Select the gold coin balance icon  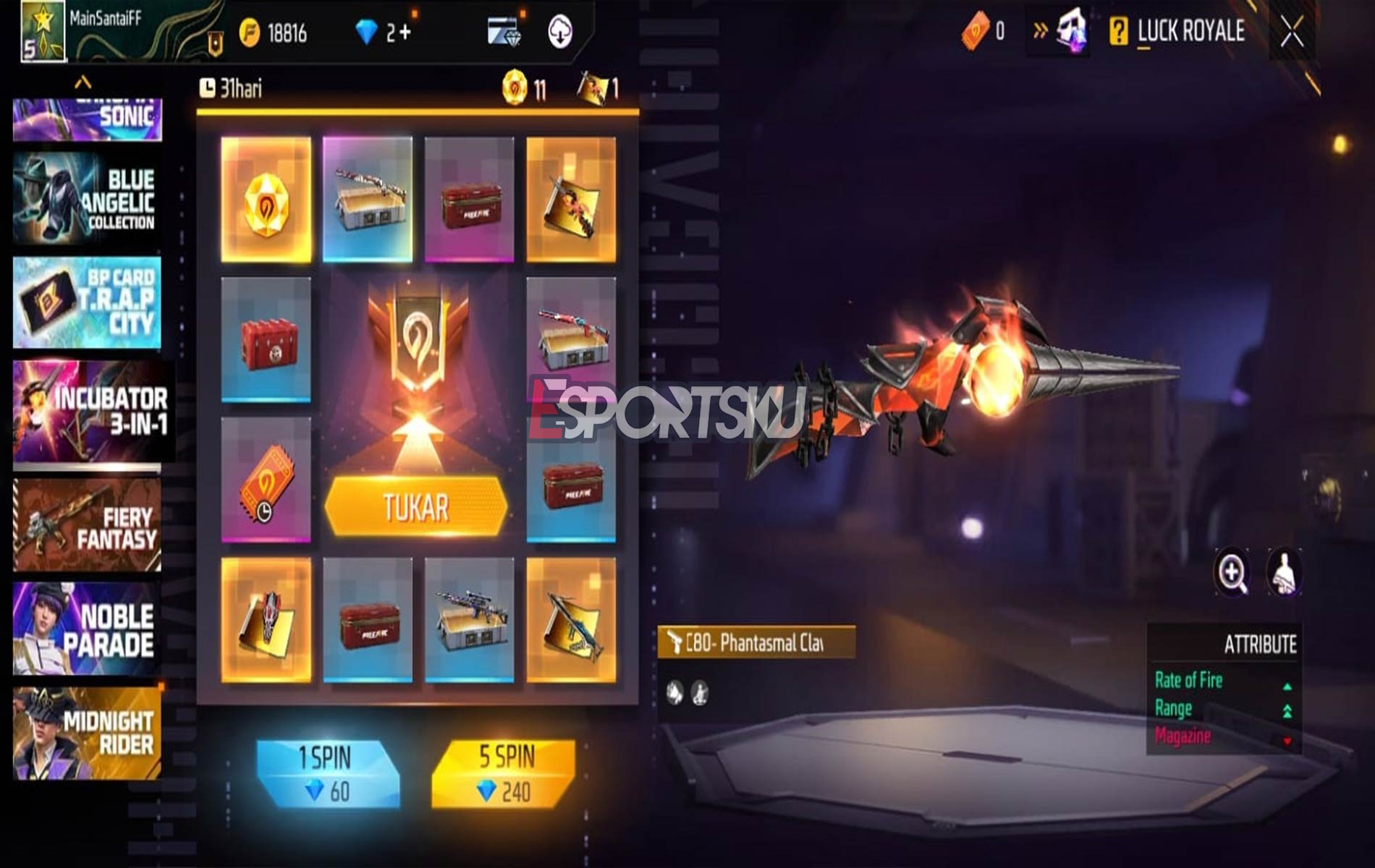coord(250,30)
